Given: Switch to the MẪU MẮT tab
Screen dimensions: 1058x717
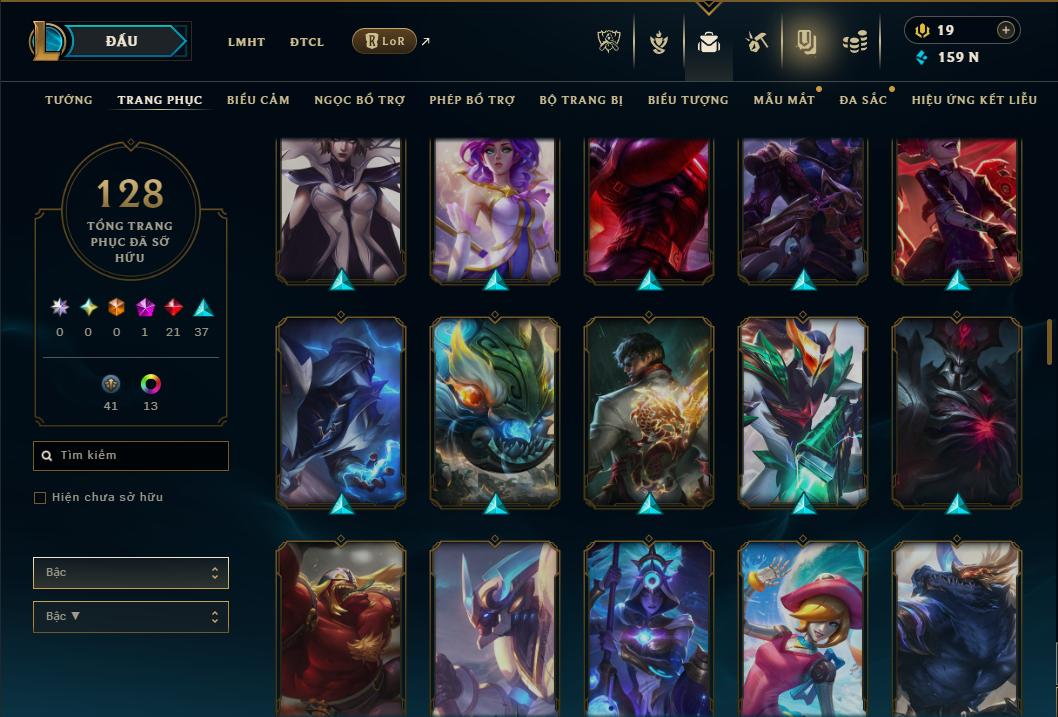Looking at the screenshot, I should (784, 100).
